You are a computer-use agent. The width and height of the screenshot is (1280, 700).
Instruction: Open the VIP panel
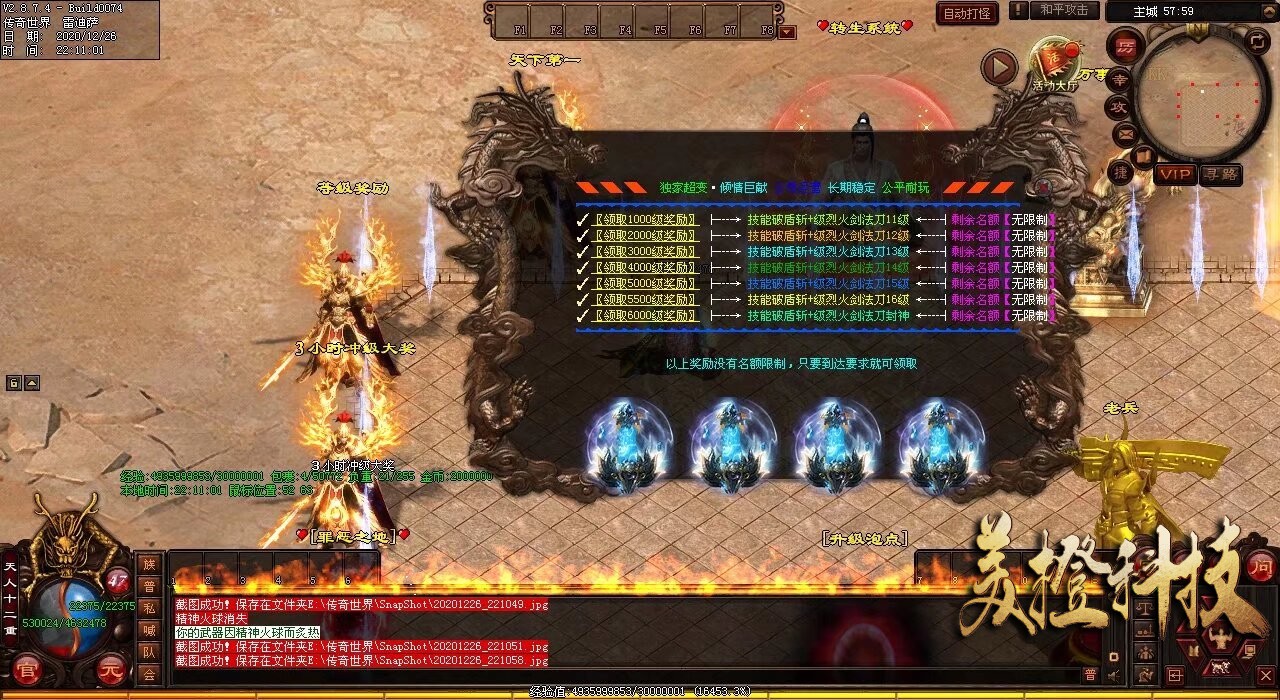point(1175,173)
